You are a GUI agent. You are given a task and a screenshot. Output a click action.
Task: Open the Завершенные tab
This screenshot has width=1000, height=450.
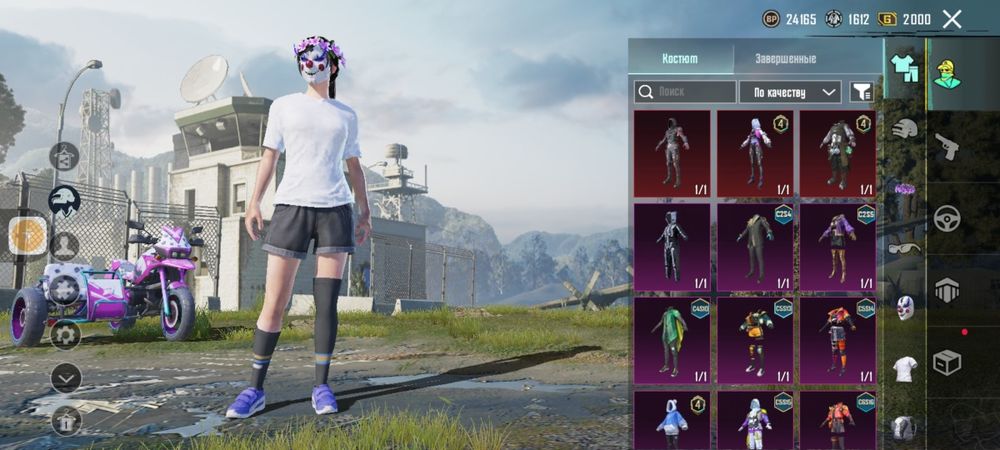click(x=783, y=59)
